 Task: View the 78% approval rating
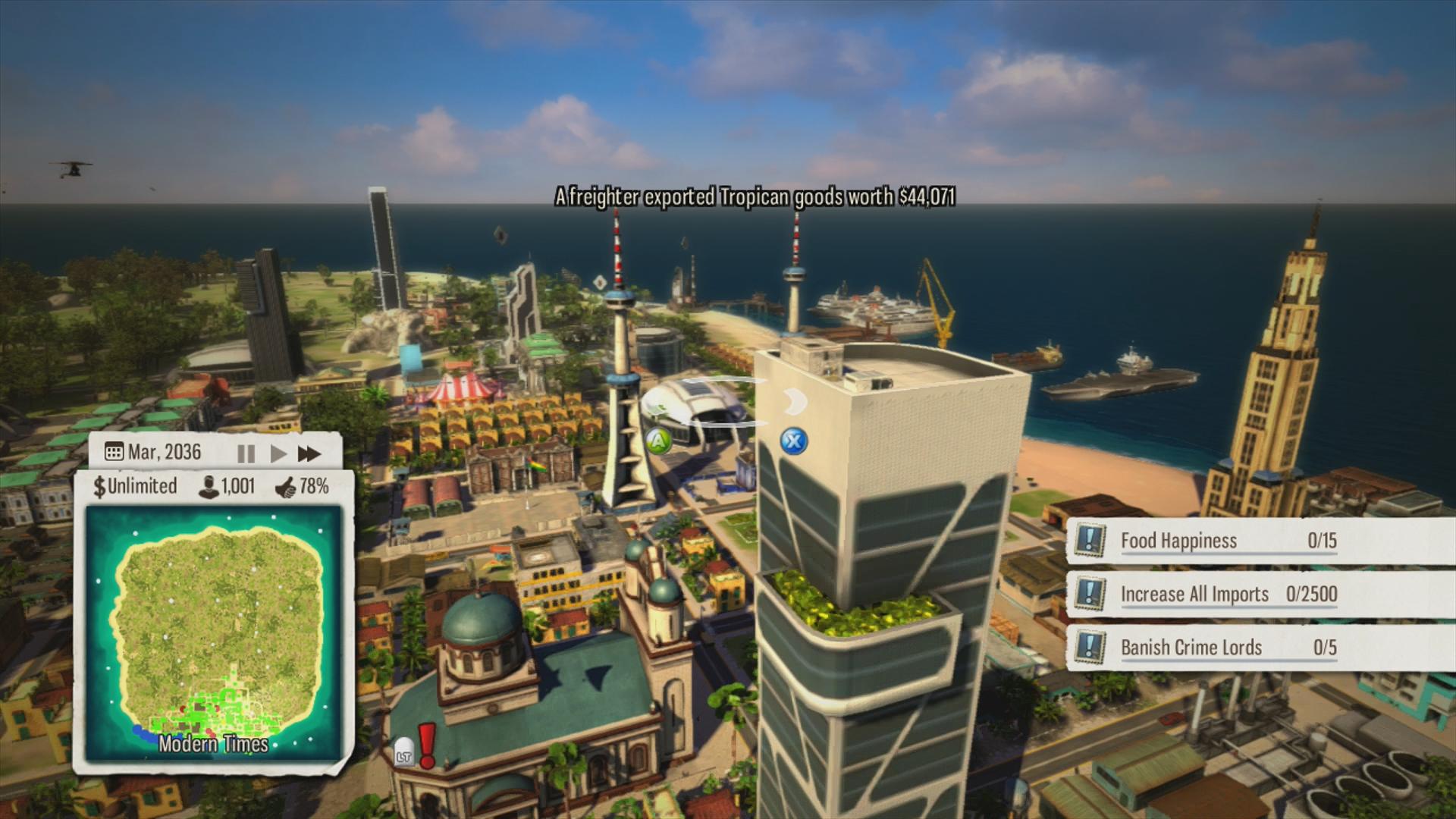click(302, 486)
